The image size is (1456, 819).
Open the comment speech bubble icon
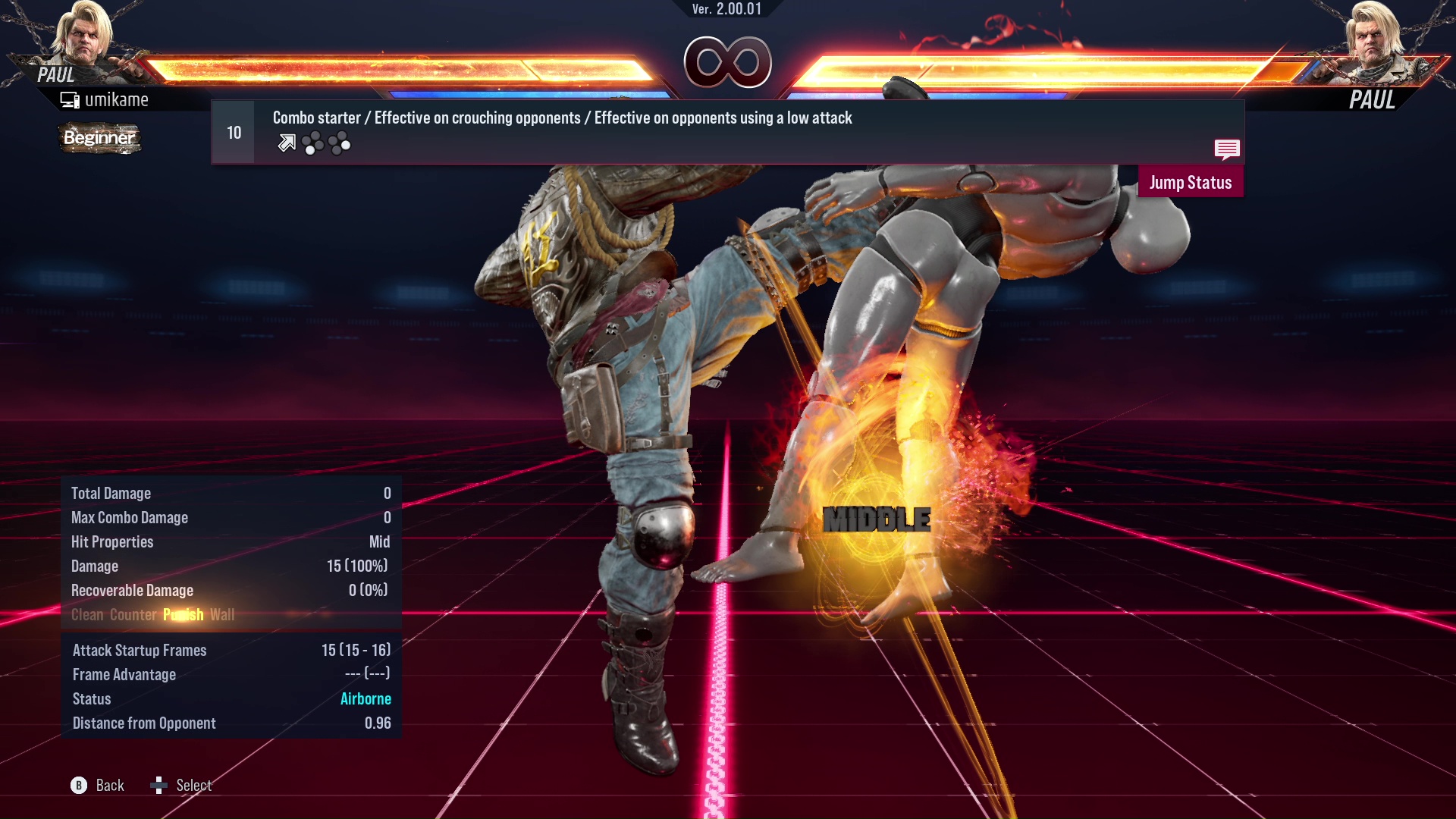pyautogui.click(x=1227, y=149)
